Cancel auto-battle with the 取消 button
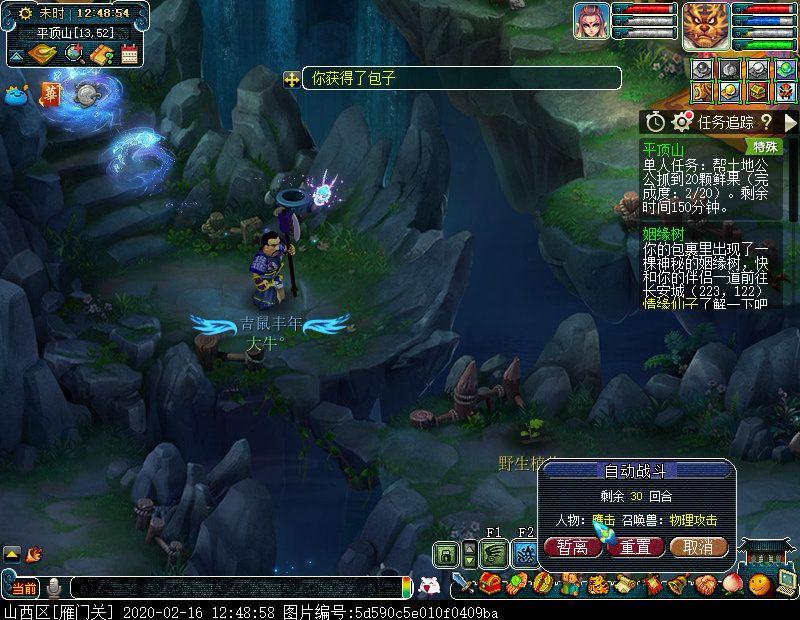Viewport: 800px width, 620px height. 698,547
